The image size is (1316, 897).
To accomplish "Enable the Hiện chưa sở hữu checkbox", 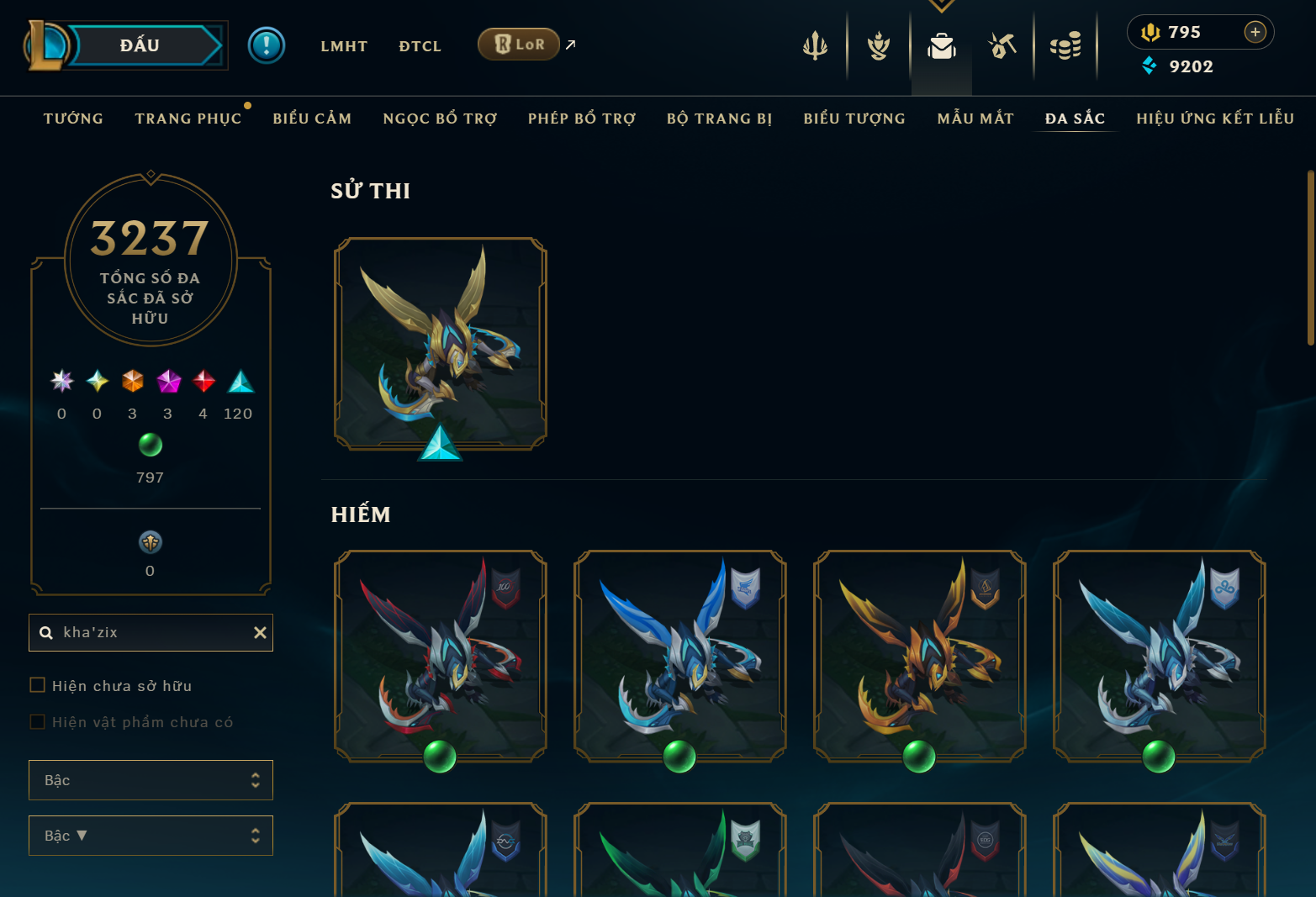I will coord(37,684).
